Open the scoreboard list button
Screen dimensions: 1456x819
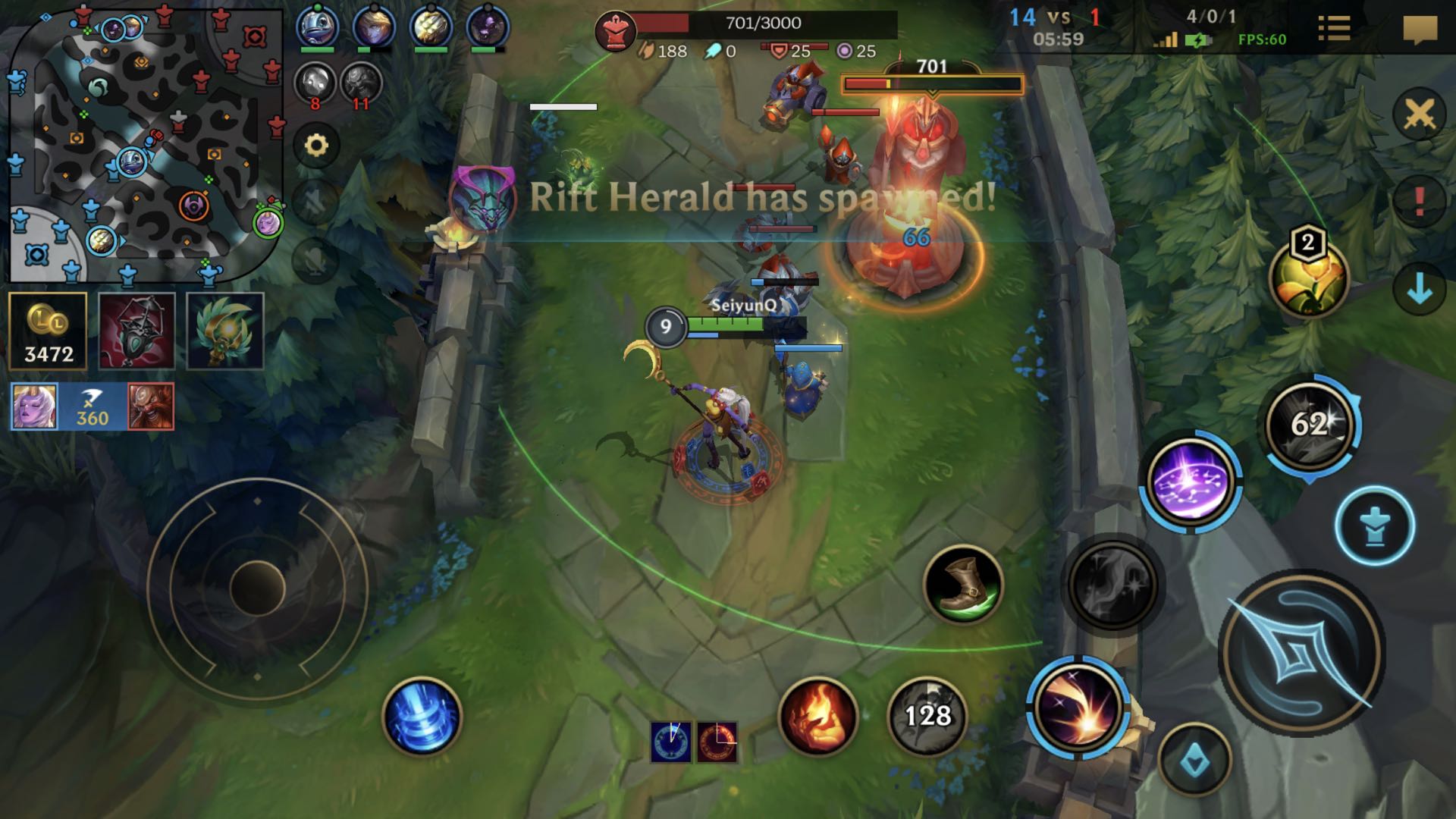coord(1334,29)
